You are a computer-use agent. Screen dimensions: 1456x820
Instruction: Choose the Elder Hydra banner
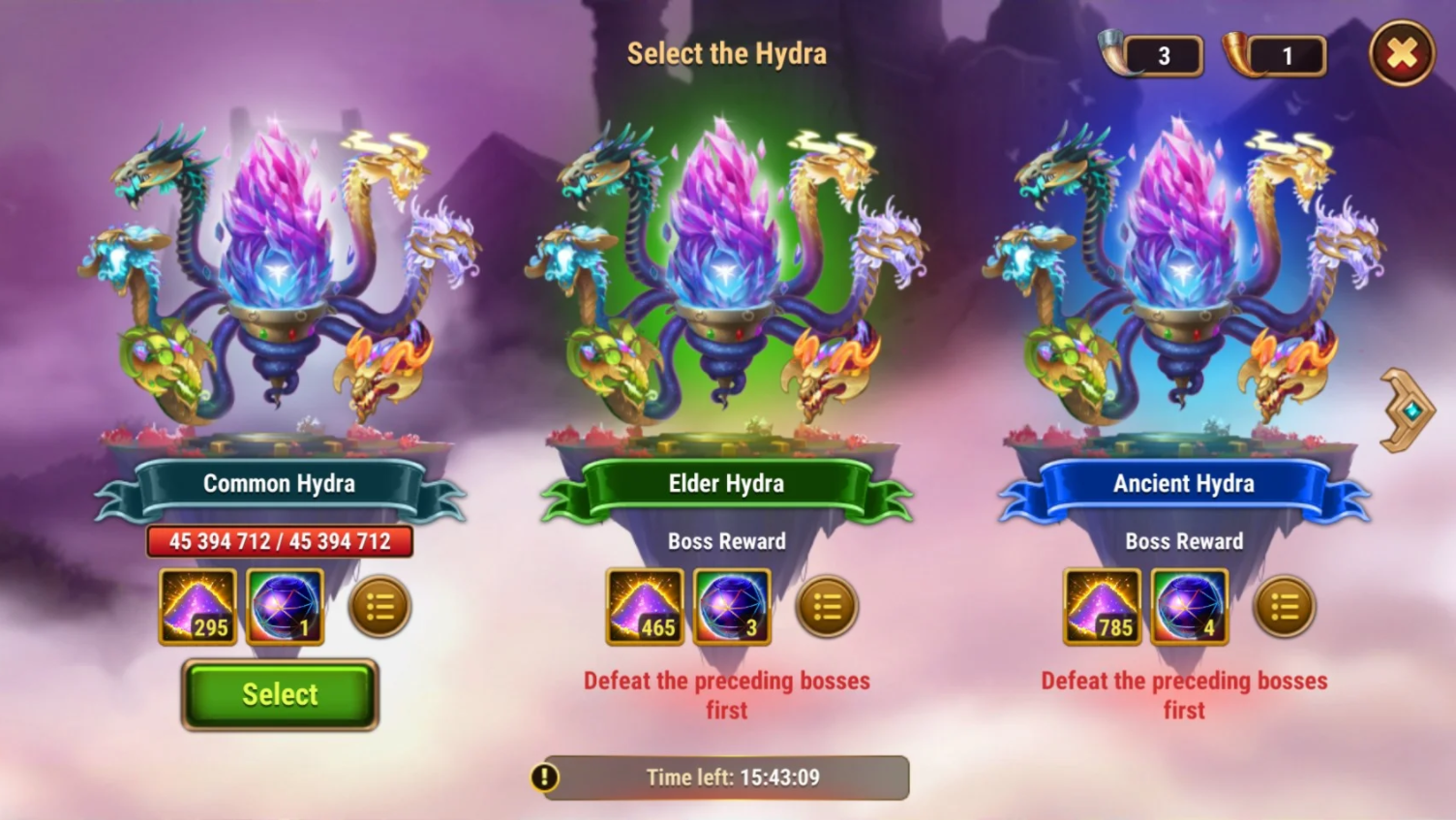click(726, 483)
